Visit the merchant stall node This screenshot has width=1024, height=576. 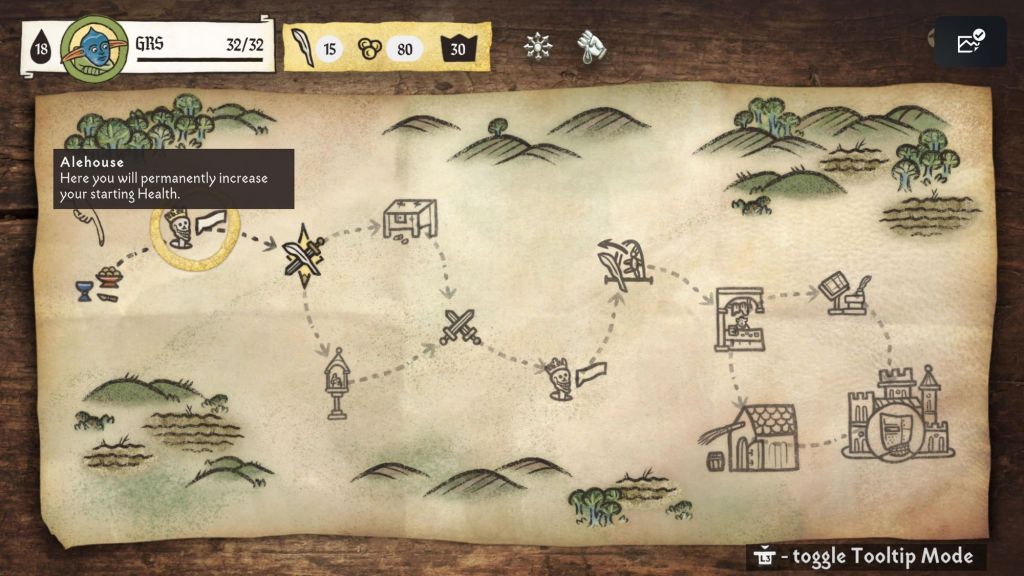(x=739, y=320)
